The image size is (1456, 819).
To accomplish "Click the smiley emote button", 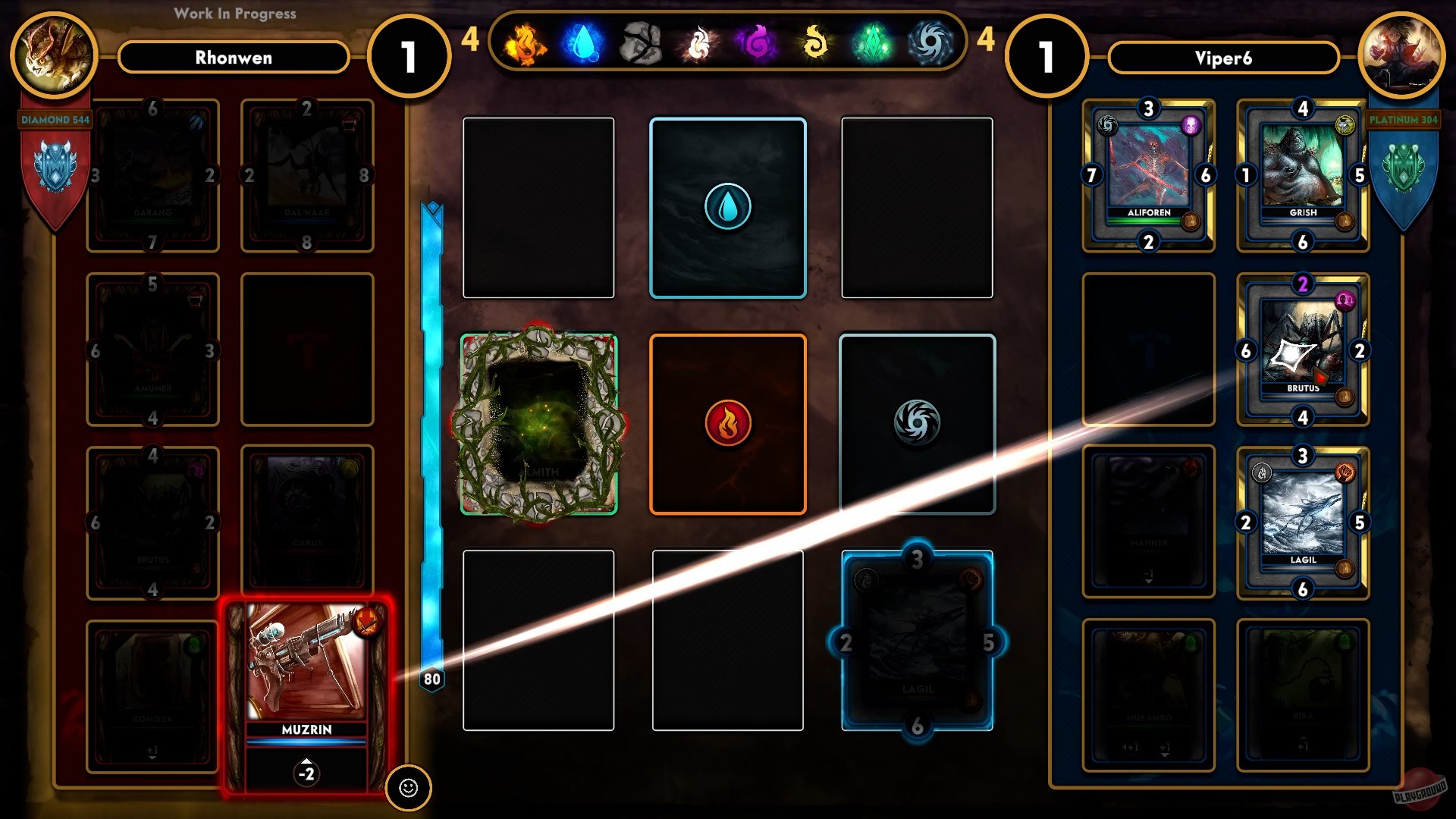I will [410, 789].
